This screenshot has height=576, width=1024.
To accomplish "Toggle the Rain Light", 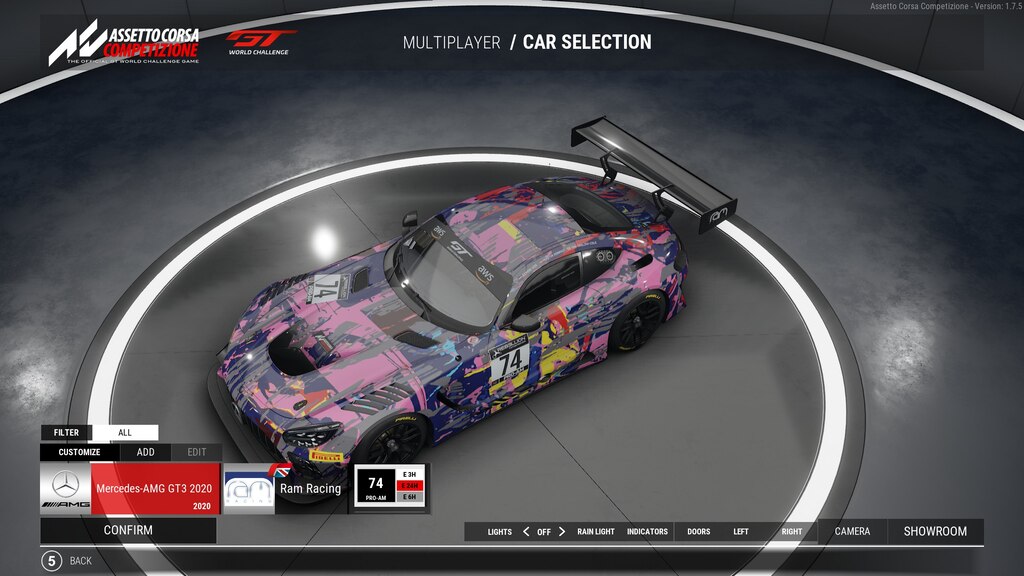I will pos(596,532).
